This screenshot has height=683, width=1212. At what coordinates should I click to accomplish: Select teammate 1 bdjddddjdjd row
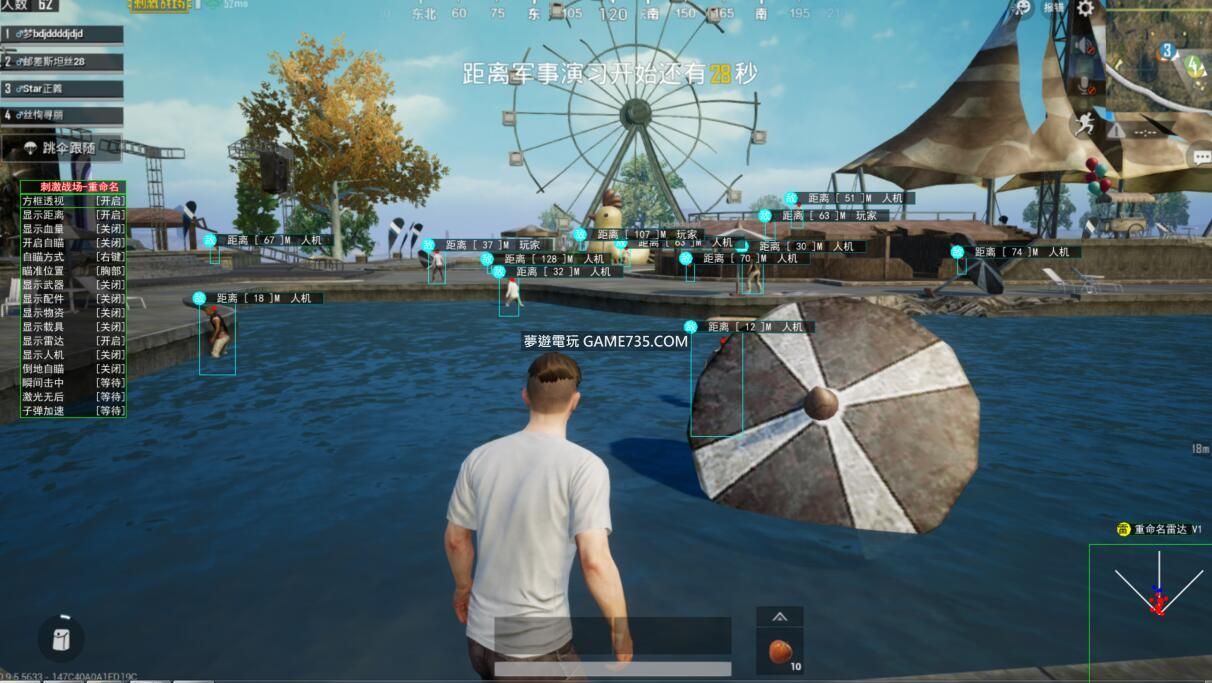62,34
